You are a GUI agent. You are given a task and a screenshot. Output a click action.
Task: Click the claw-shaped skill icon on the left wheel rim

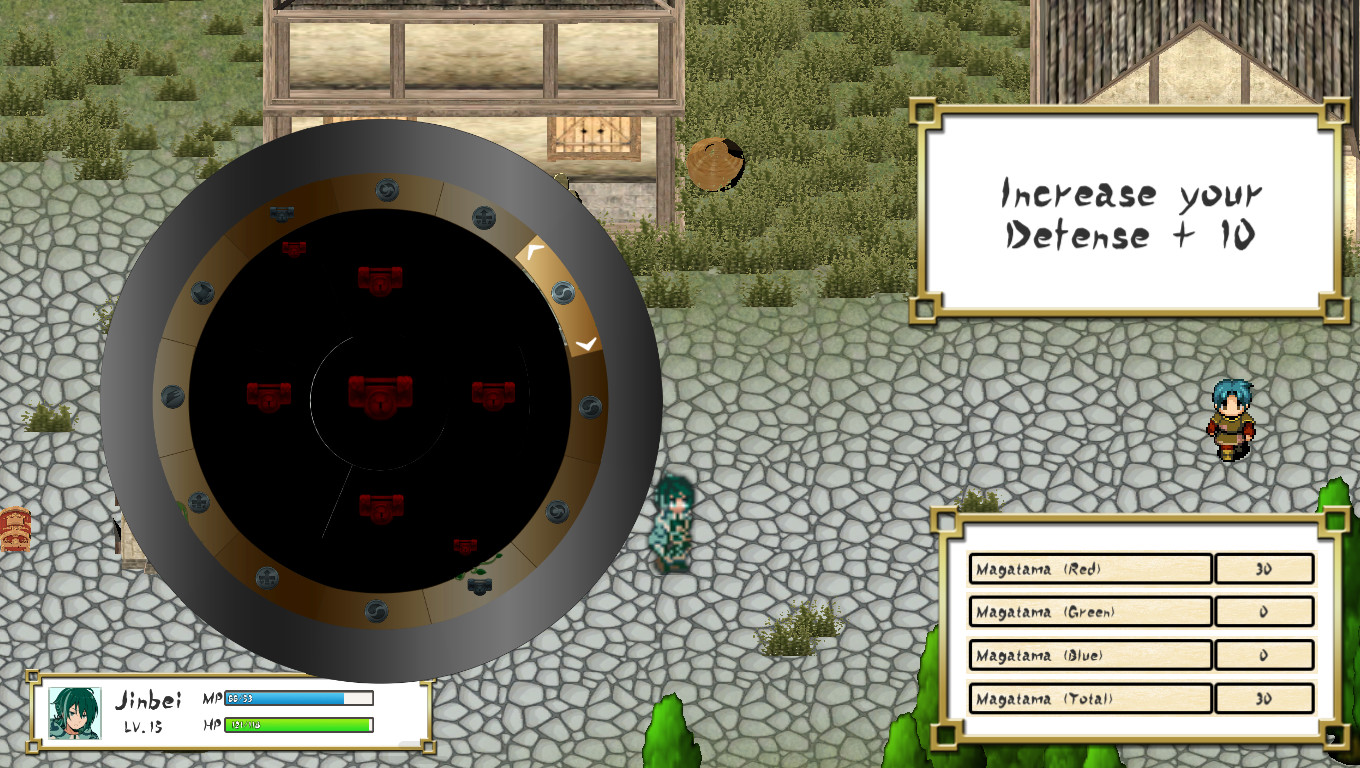coord(173,395)
